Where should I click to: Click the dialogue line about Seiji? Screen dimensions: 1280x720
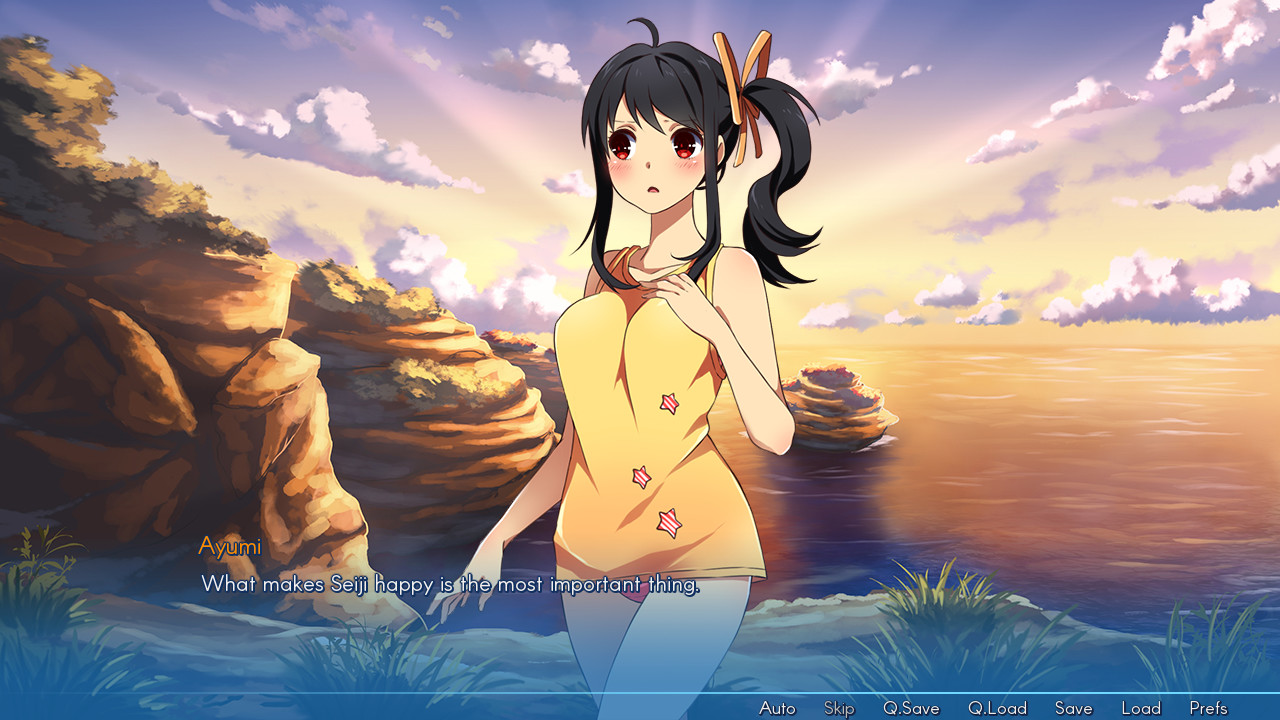click(452, 583)
